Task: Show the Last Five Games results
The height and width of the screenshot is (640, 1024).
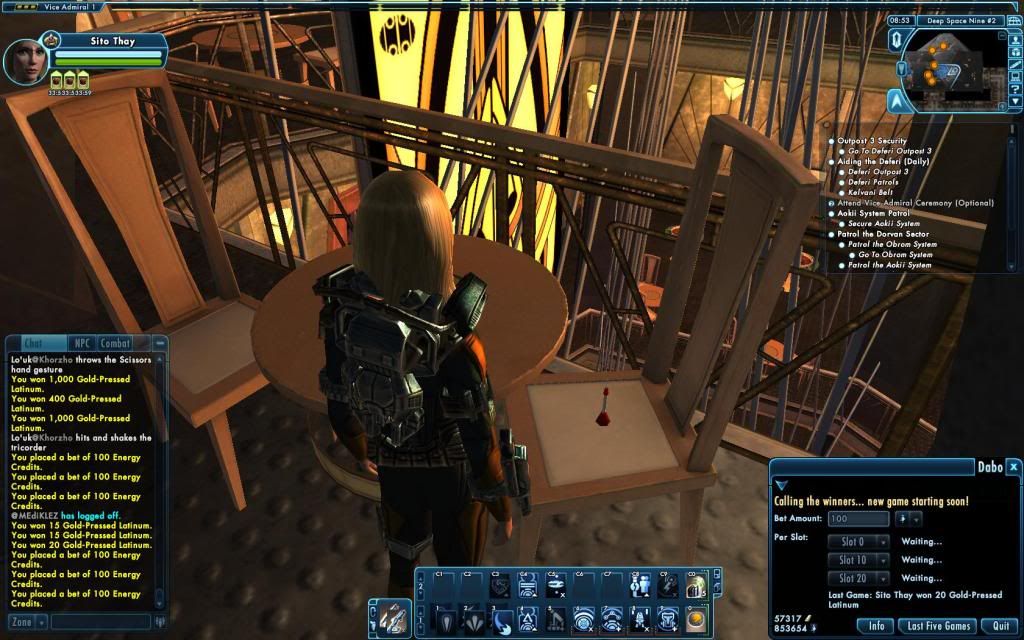Action: tap(939, 626)
